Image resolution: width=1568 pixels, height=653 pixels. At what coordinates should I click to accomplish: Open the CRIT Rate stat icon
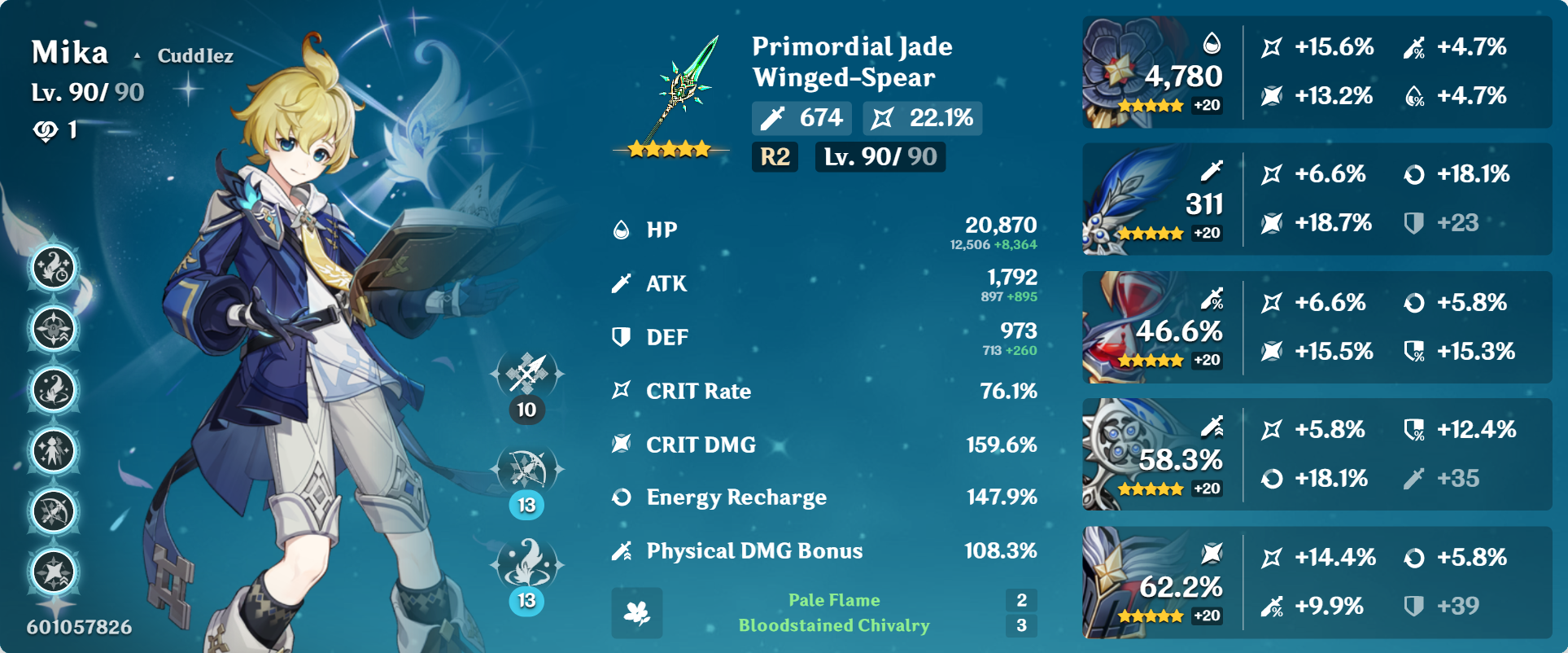[621, 392]
